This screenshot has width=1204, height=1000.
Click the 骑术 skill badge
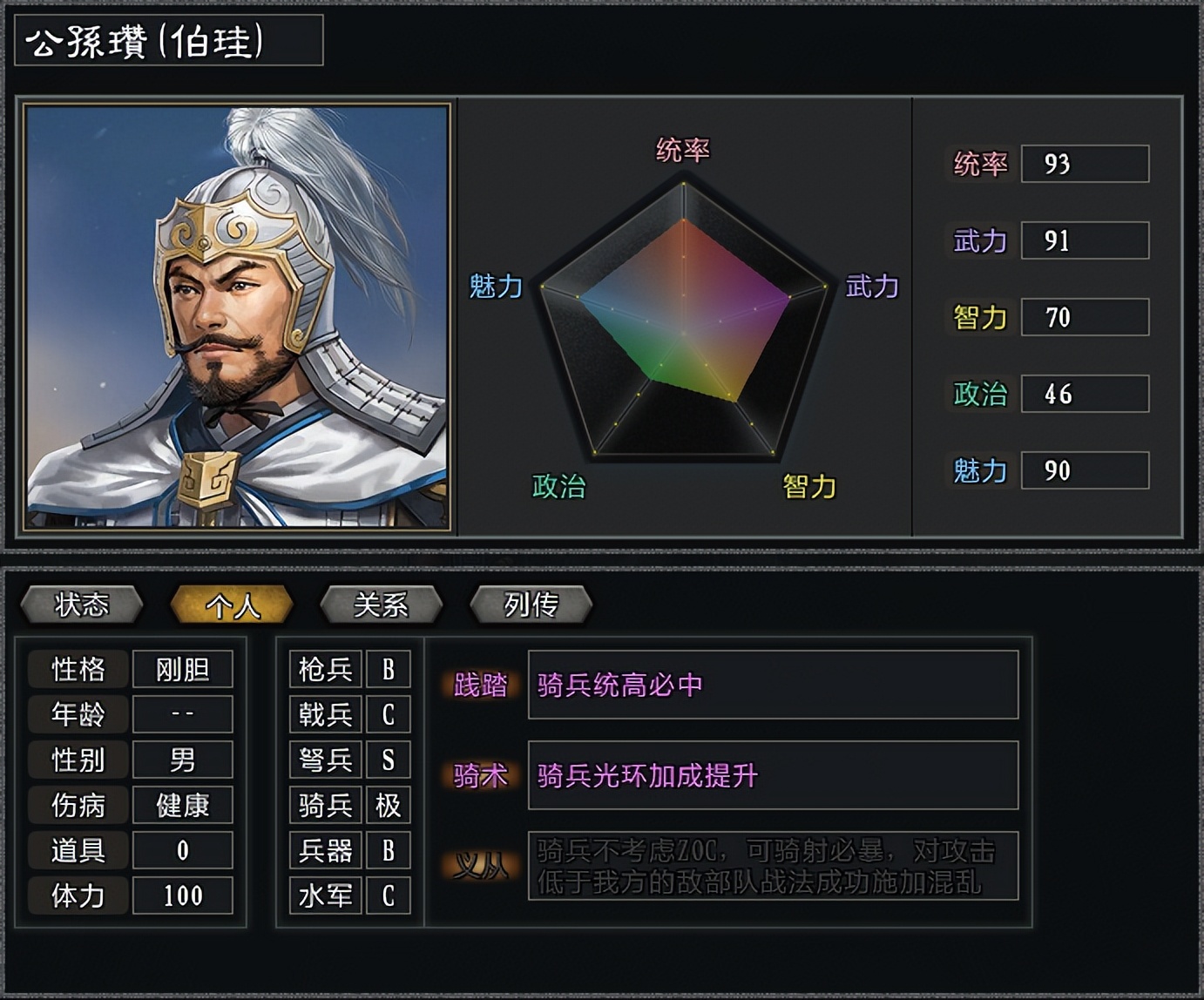(x=481, y=774)
